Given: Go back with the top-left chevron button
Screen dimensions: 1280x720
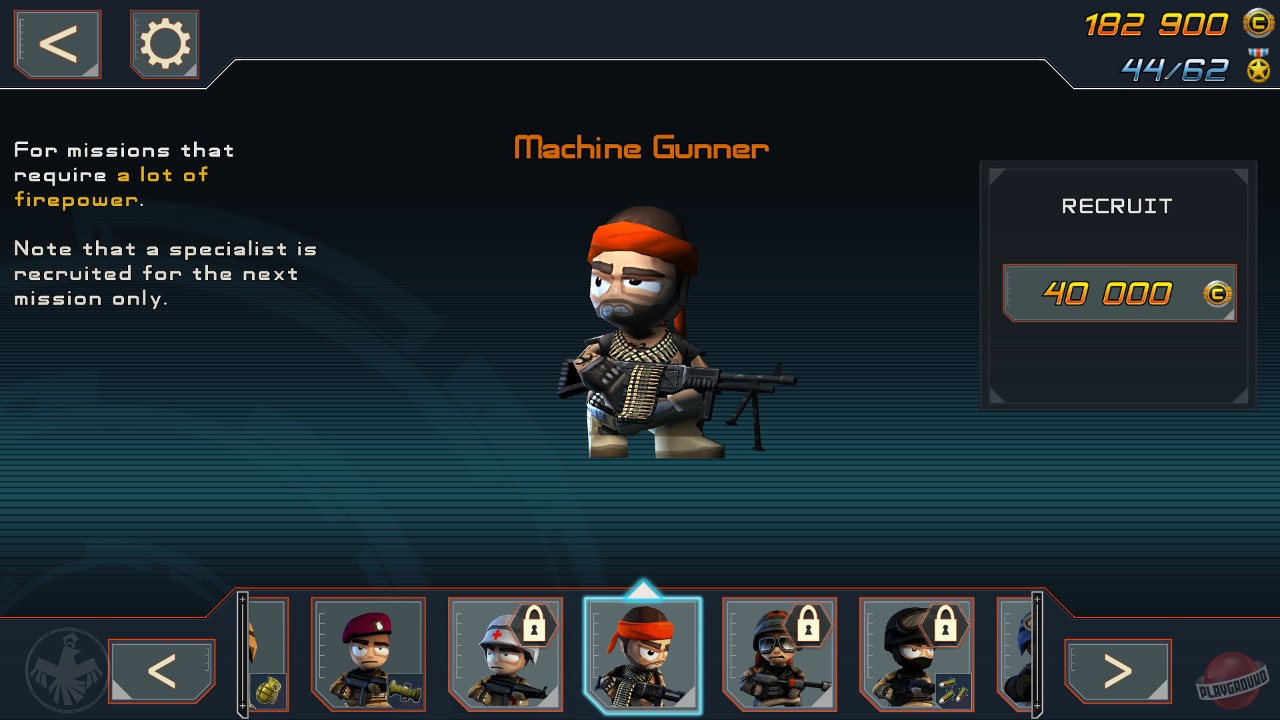Looking at the screenshot, I should pos(56,43).
